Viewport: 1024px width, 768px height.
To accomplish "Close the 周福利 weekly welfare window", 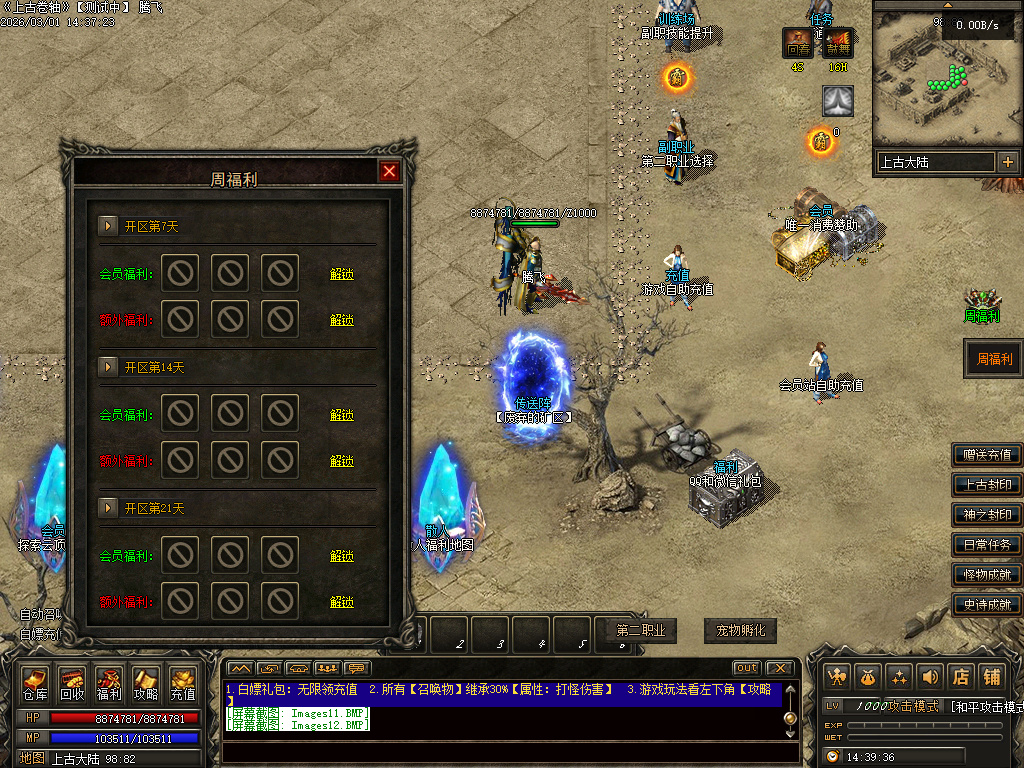I will (x=390, y=171).
